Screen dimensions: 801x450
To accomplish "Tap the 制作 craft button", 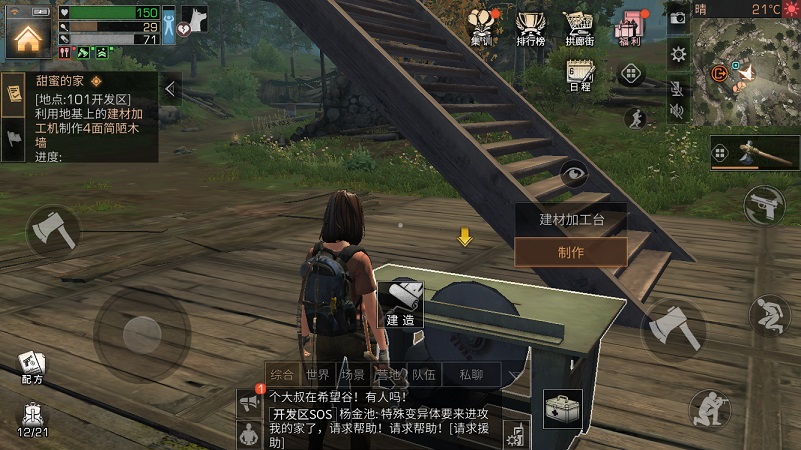I will point(570,252).
